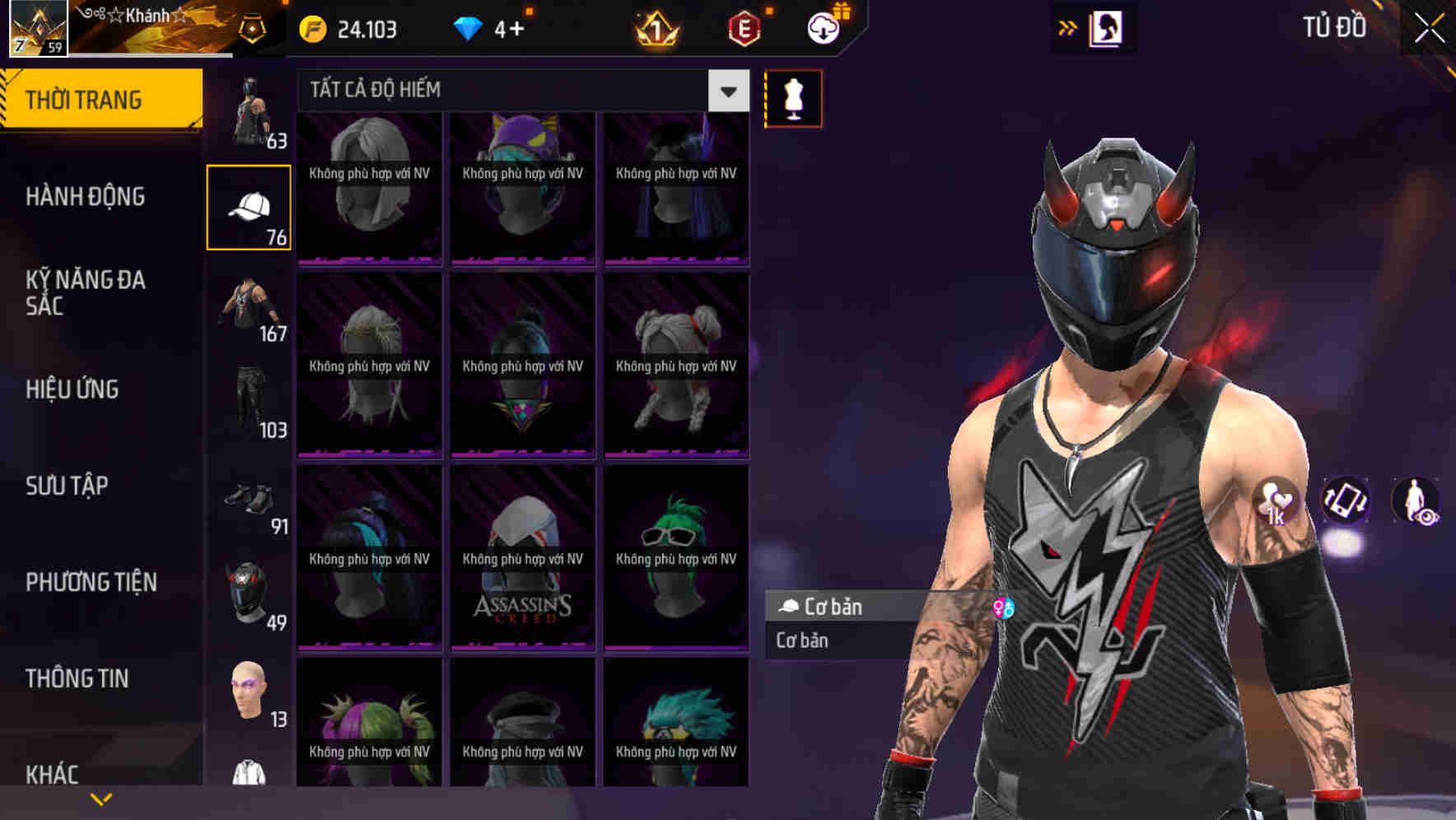Select the bald head category icon showing 13
The image size is (1456, 820).
click(x=247, y=692)
